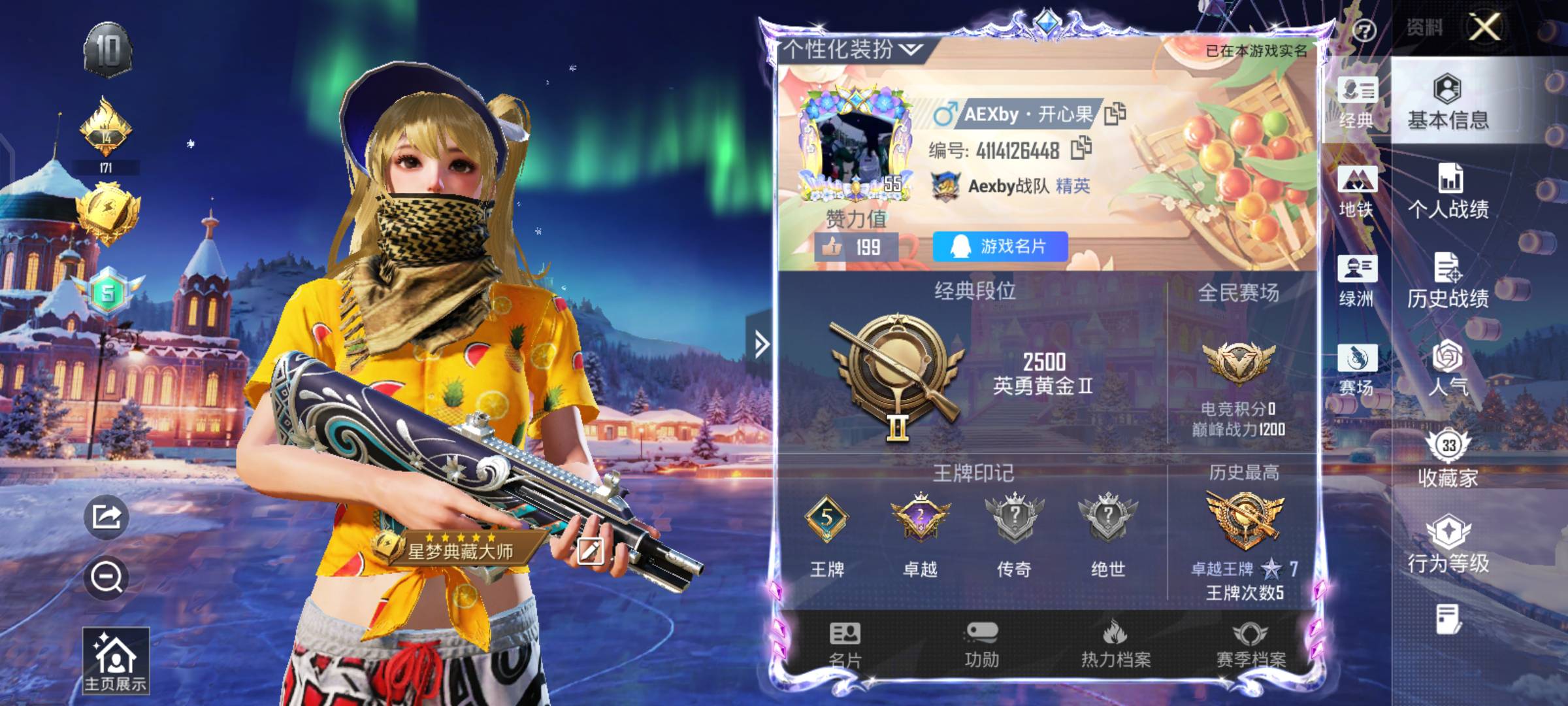Open the 功勋 merit tab

point(981,645)
